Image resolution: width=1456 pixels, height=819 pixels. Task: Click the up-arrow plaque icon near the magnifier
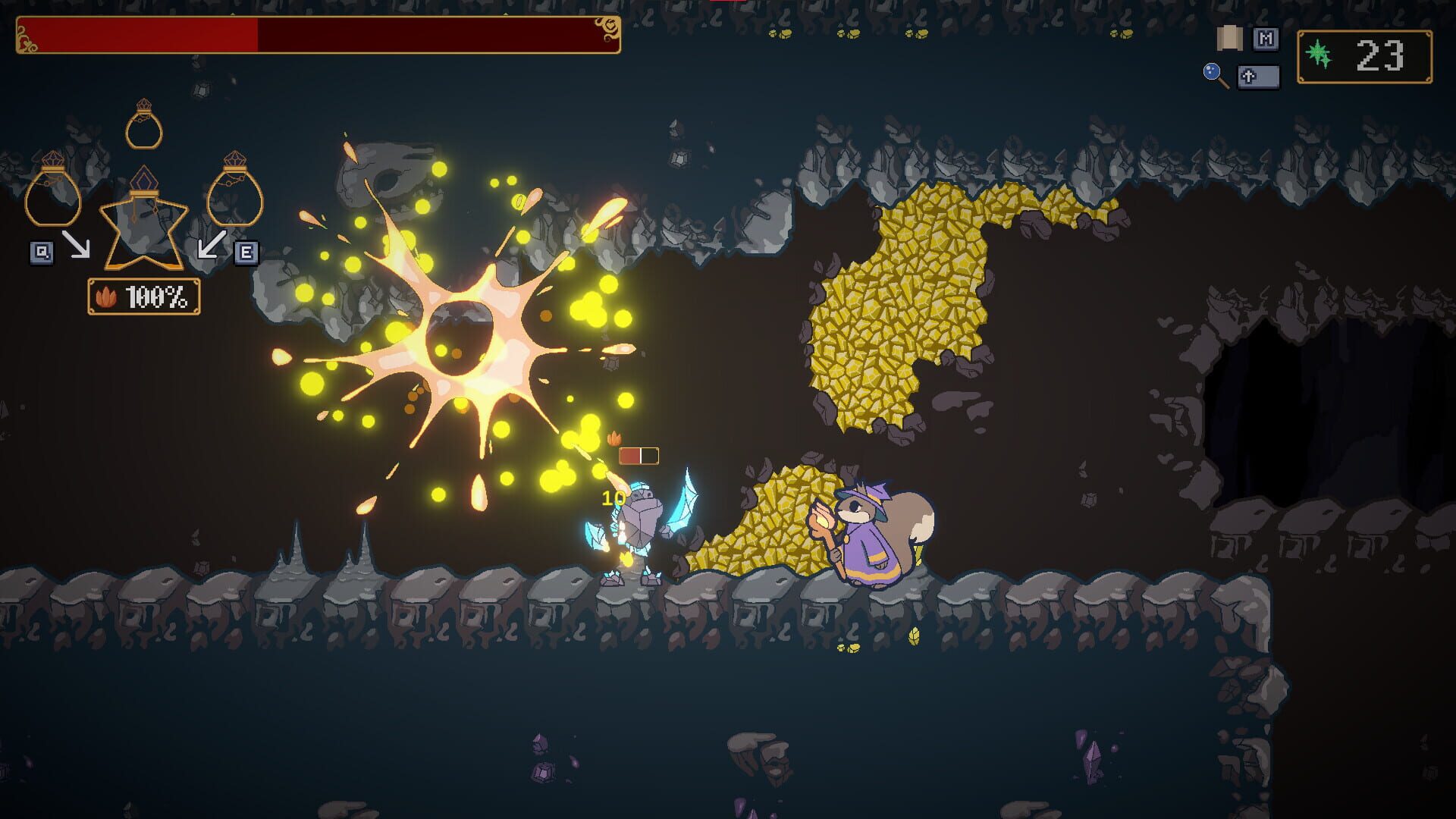pyautogui.click(x=1259, y=77)
